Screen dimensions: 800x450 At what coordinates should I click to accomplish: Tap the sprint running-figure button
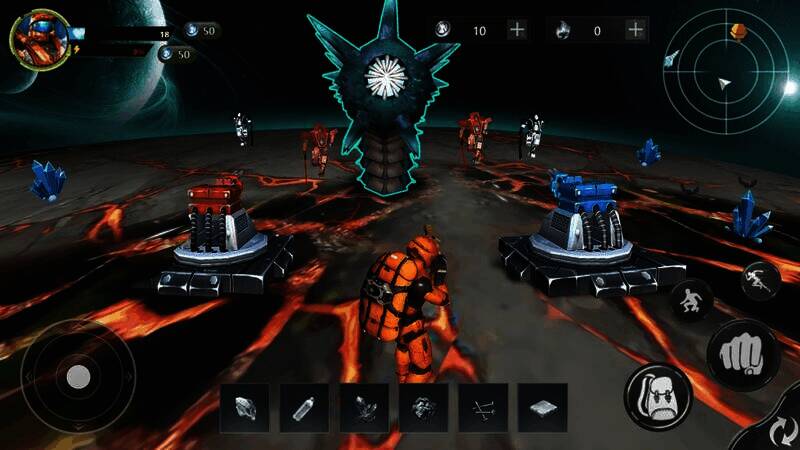(760, 280)
